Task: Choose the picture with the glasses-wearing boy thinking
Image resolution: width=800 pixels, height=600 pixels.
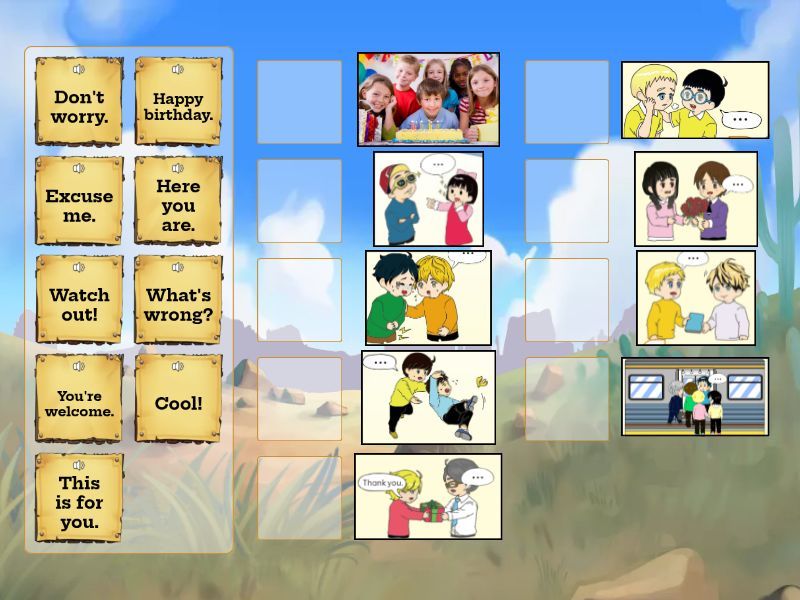Action: [x=695, y=100]
